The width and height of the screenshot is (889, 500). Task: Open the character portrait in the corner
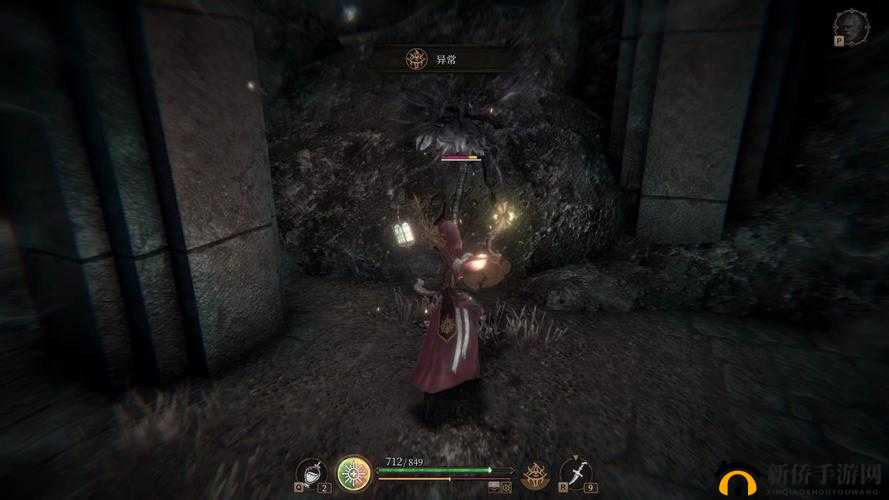[x=851, y=25]
